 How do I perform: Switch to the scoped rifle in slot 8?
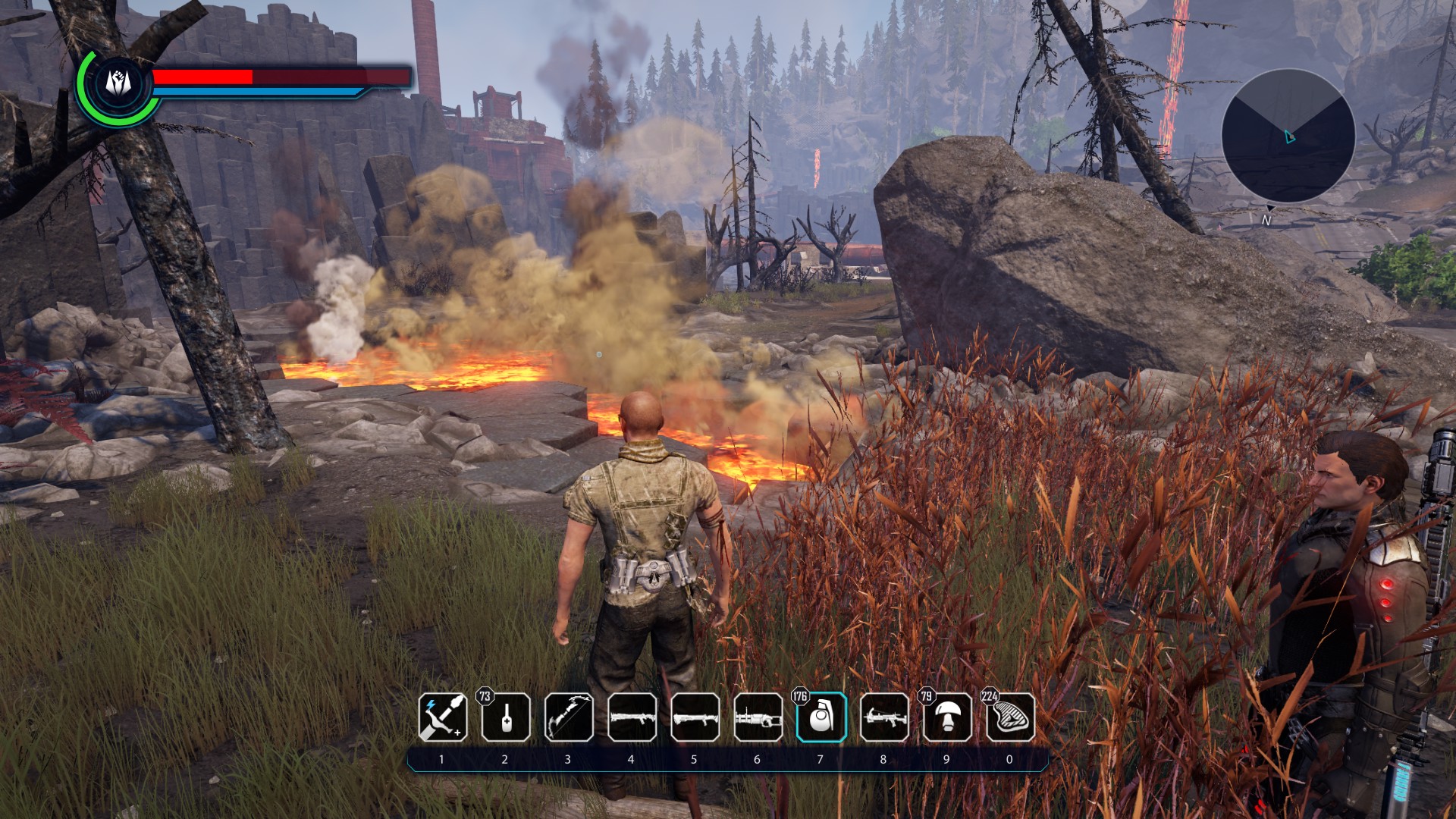coord(884,717)
